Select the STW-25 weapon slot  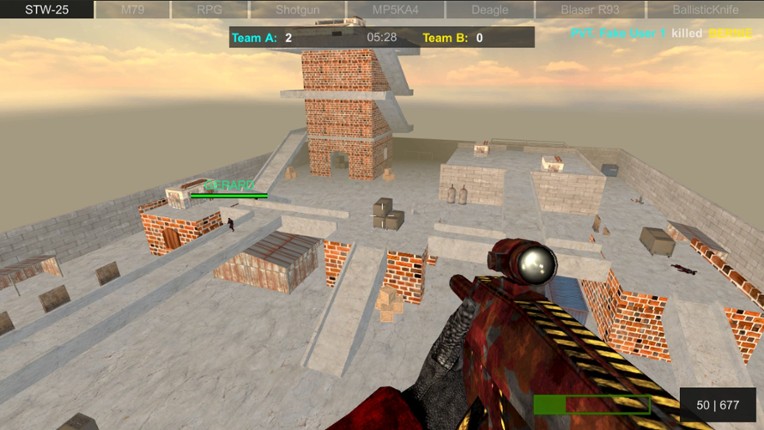coord(47,9)
